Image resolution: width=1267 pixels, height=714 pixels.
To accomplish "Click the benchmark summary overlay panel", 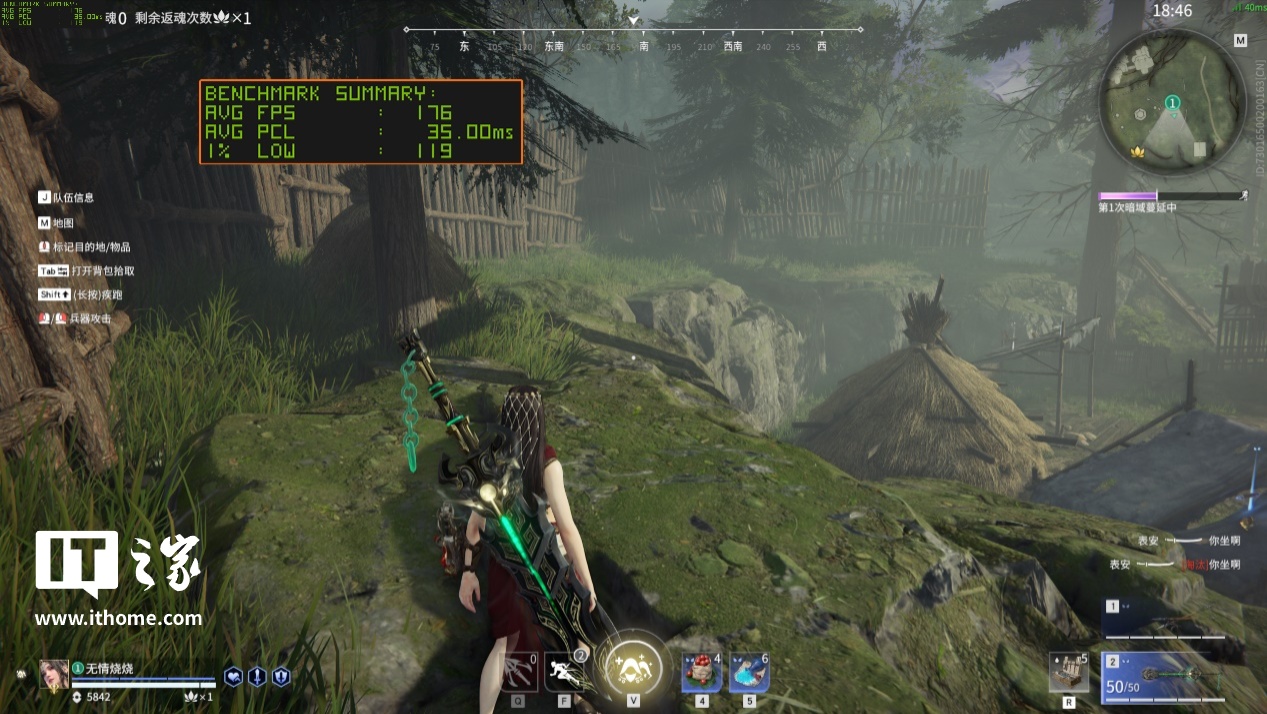I will [360, 122].
